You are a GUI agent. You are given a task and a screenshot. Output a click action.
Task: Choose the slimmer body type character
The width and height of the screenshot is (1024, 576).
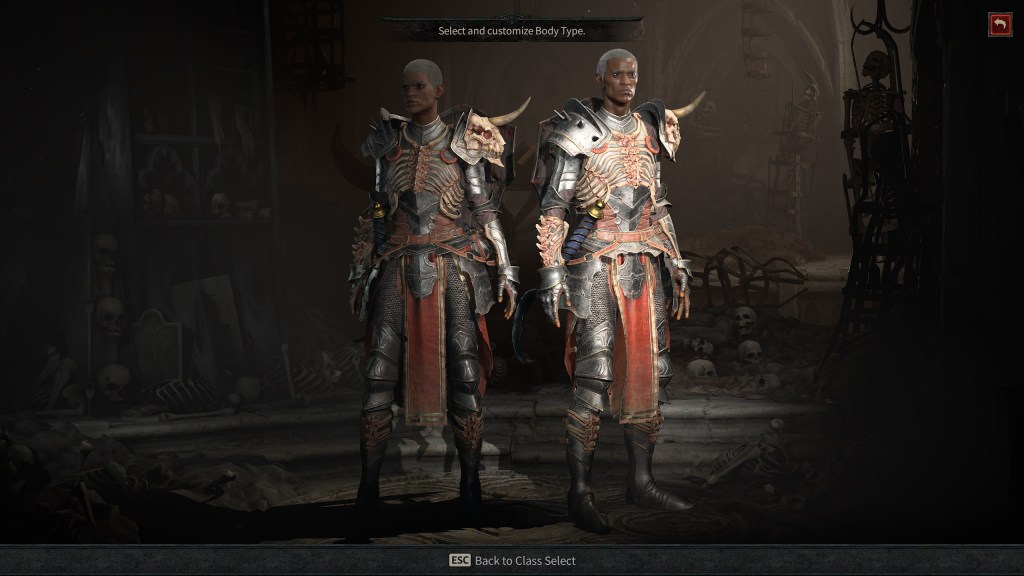pyautogui.click(x=432, y=280)
